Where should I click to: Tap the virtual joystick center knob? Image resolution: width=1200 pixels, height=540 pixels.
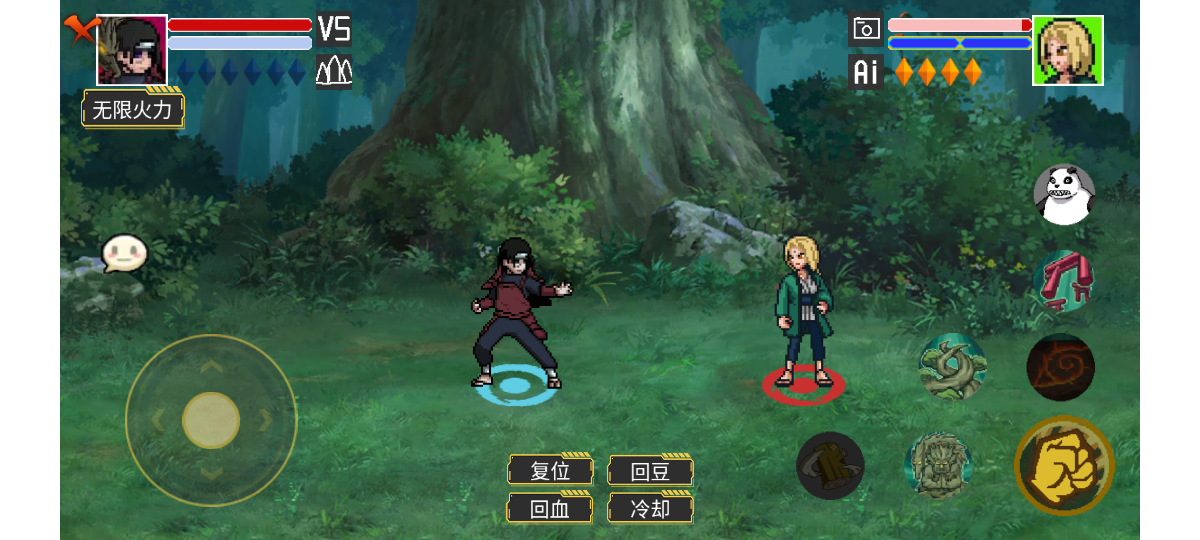pos(211,420)
